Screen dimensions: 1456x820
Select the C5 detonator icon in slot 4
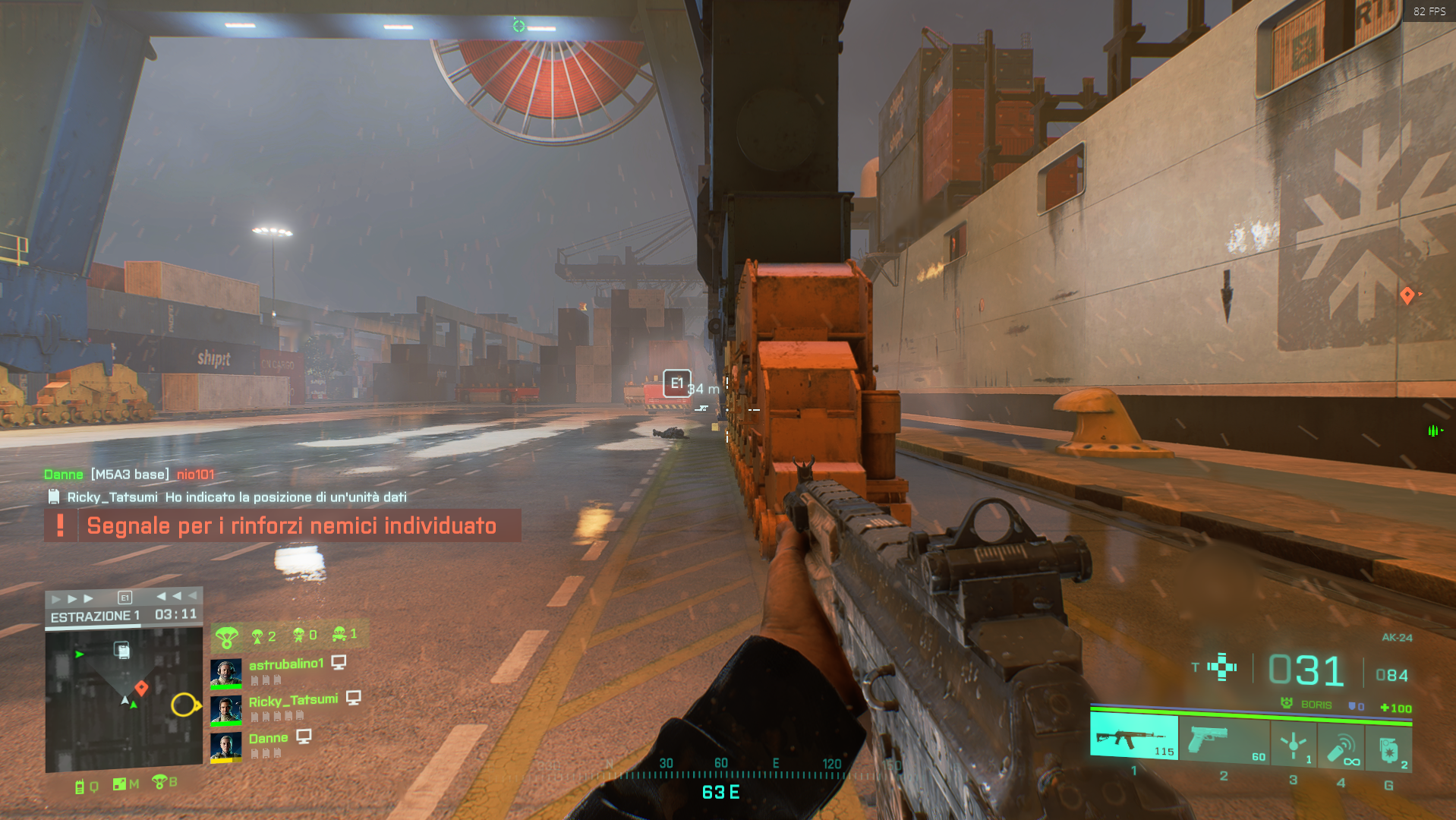click(x=1341, y=747)
